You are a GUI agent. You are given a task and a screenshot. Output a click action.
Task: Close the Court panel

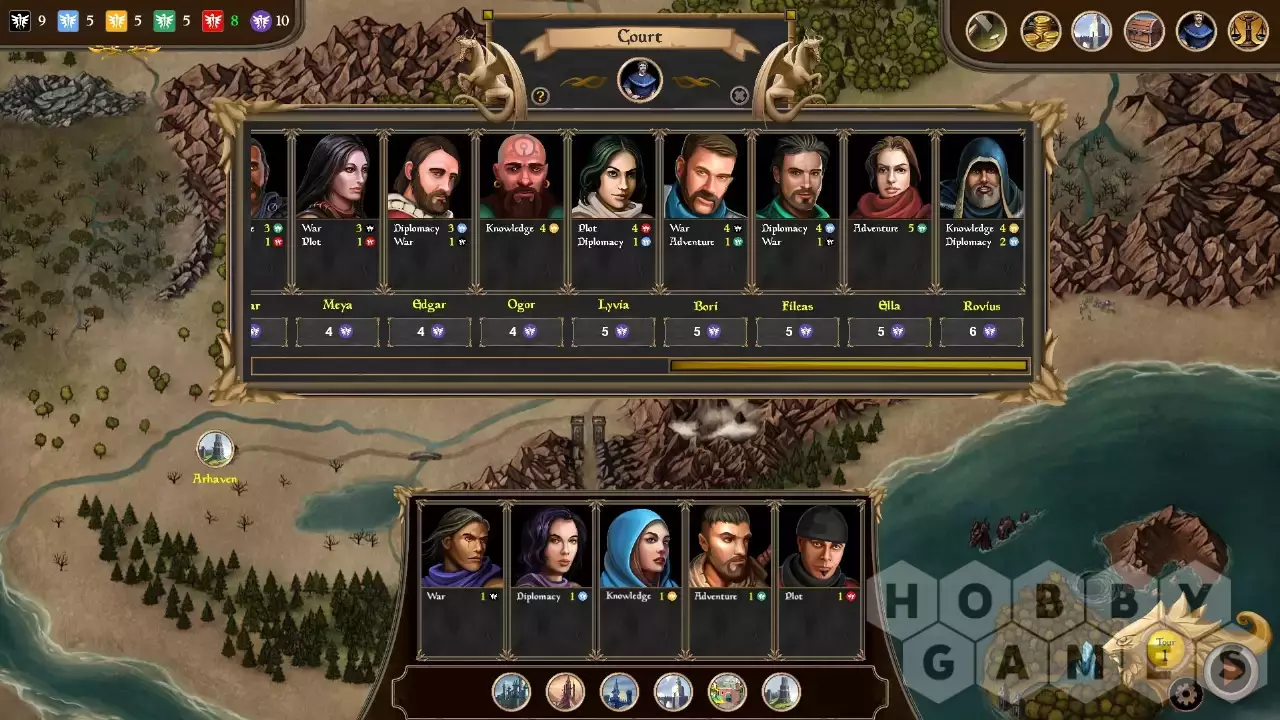point(739,96)
